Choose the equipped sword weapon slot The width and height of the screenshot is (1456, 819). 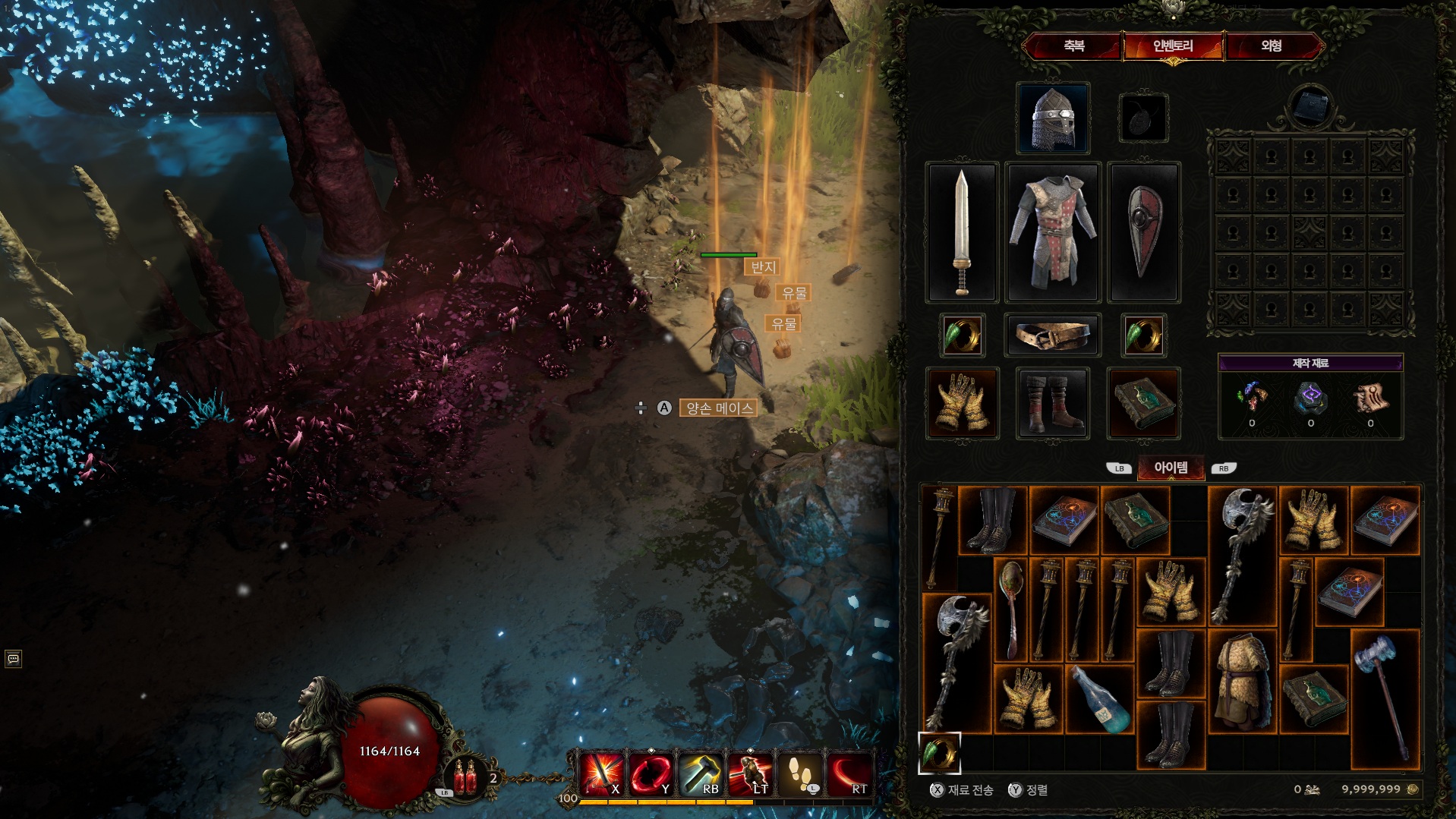click(962, 232)
